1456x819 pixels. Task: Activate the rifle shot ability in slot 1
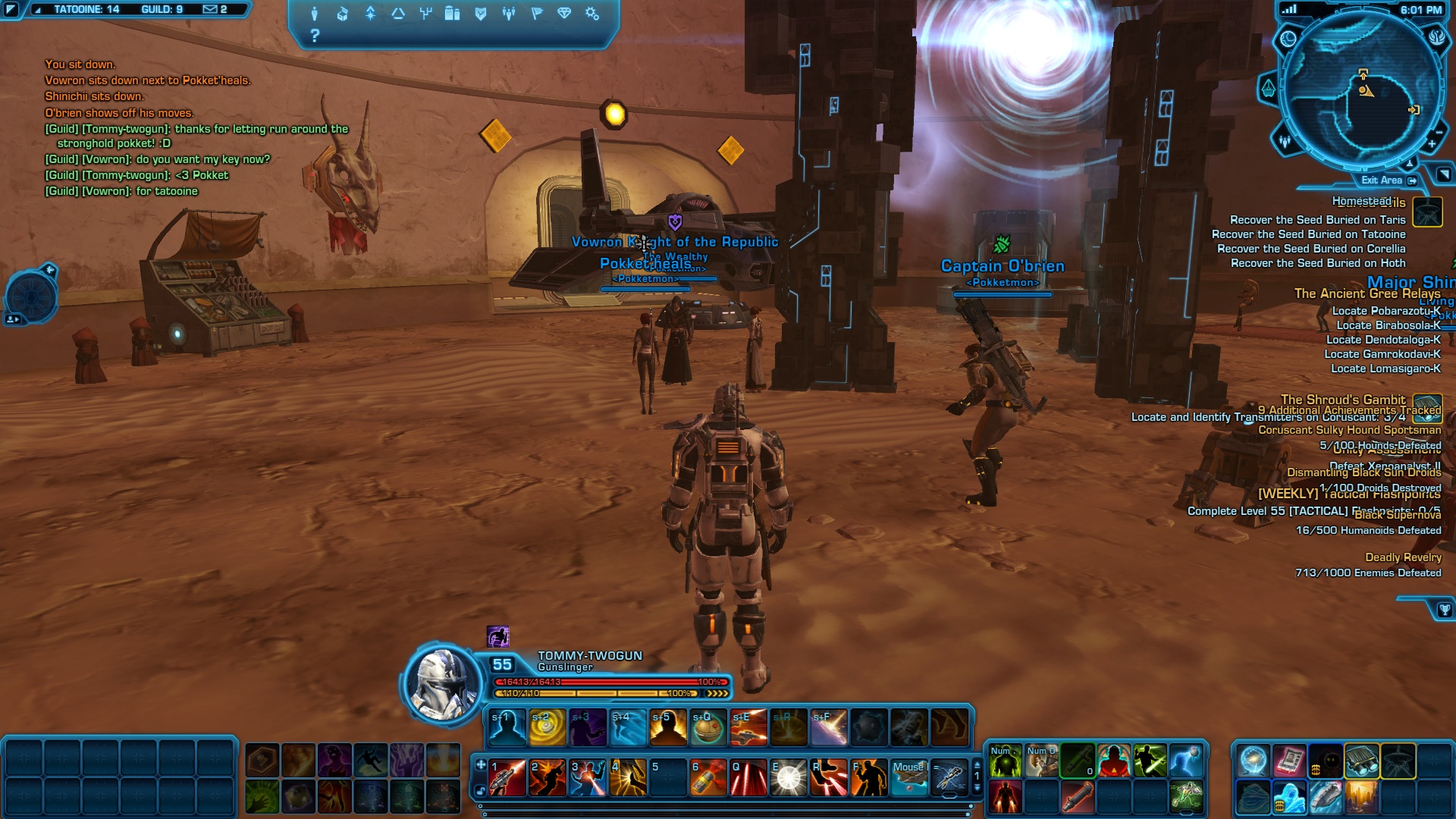tap(507, 777)
